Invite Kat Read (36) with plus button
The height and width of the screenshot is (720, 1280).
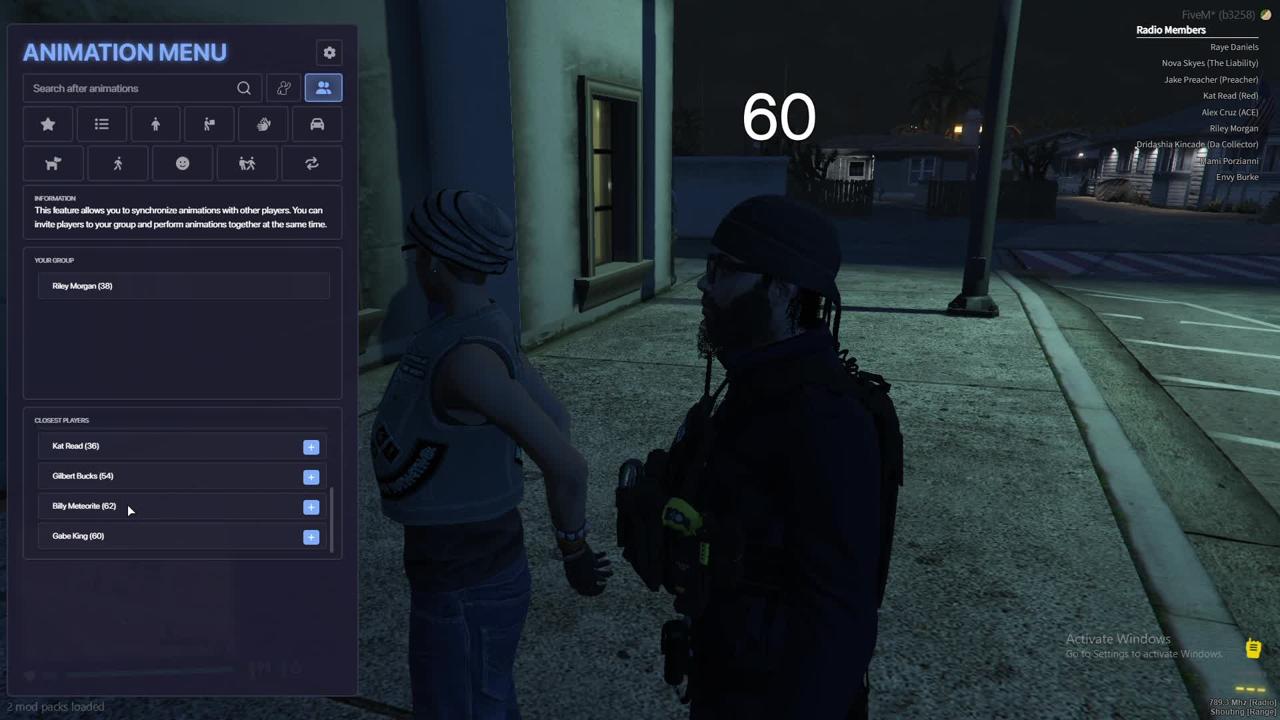point(311,447)
